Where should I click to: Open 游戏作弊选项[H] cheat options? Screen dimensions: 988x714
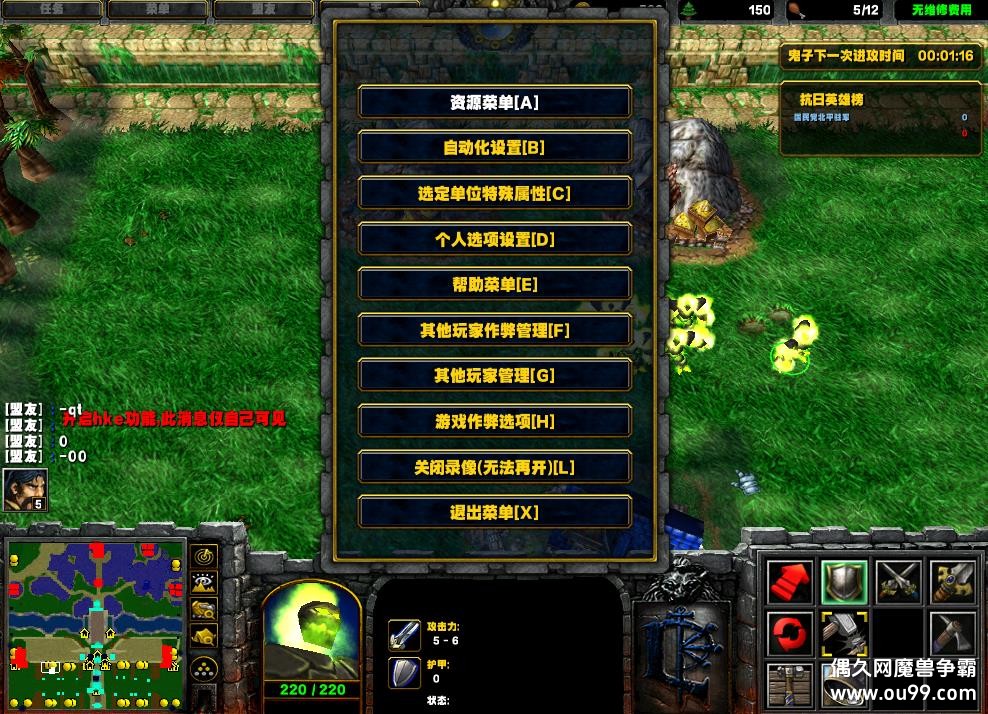[494, 422]
